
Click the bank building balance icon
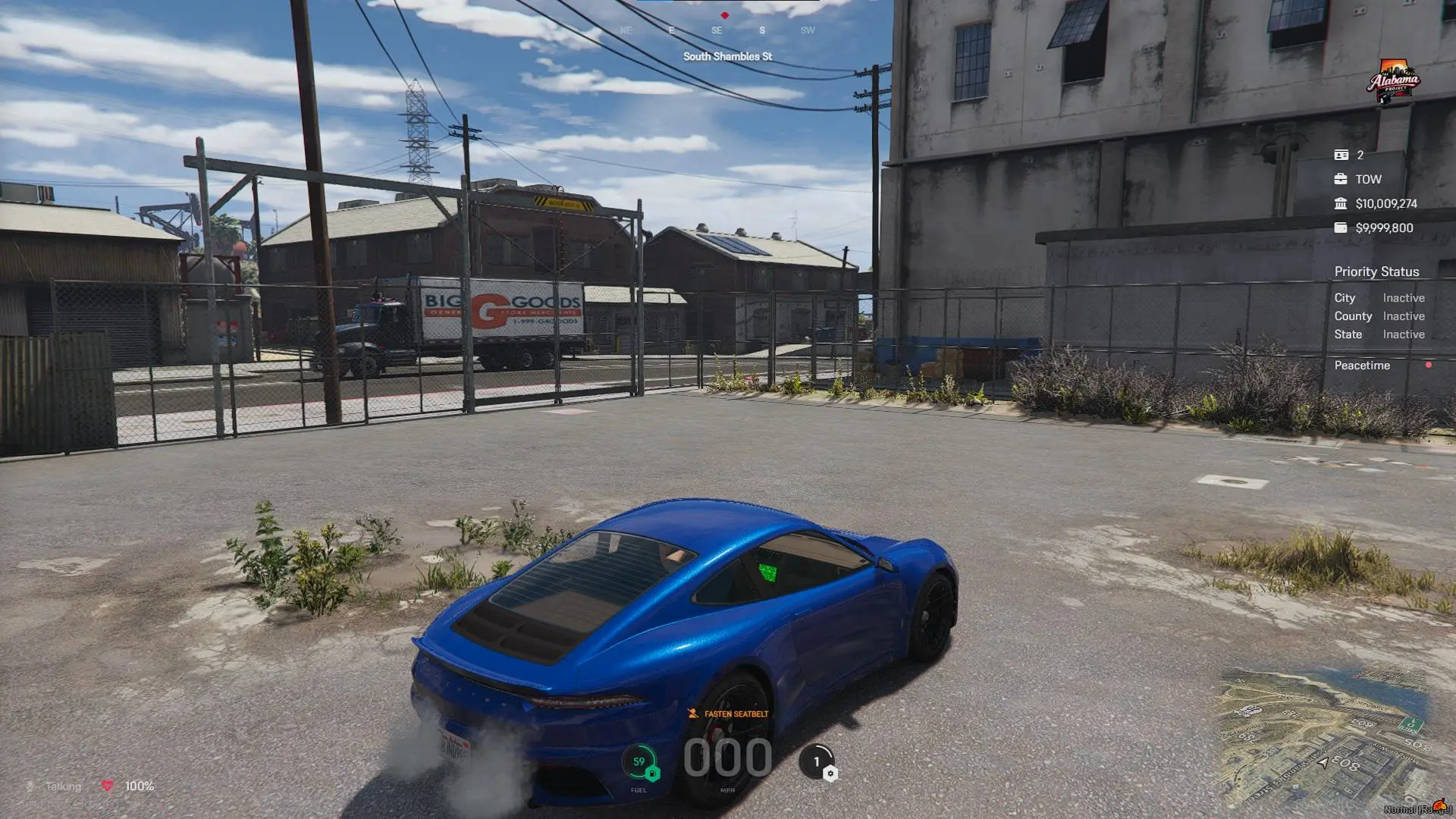coord(1342,203)
